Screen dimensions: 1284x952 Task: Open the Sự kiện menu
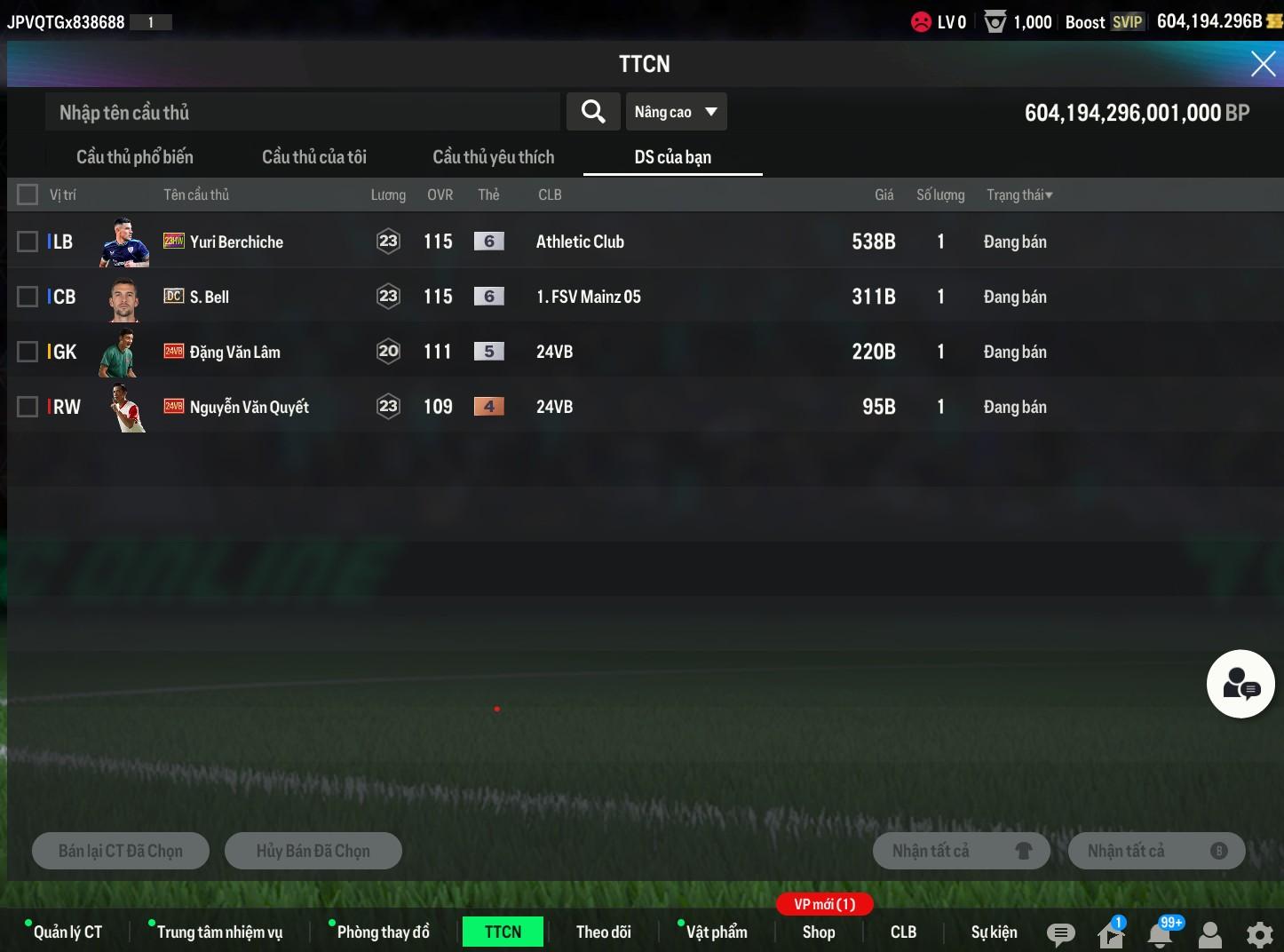coord(994,932)
